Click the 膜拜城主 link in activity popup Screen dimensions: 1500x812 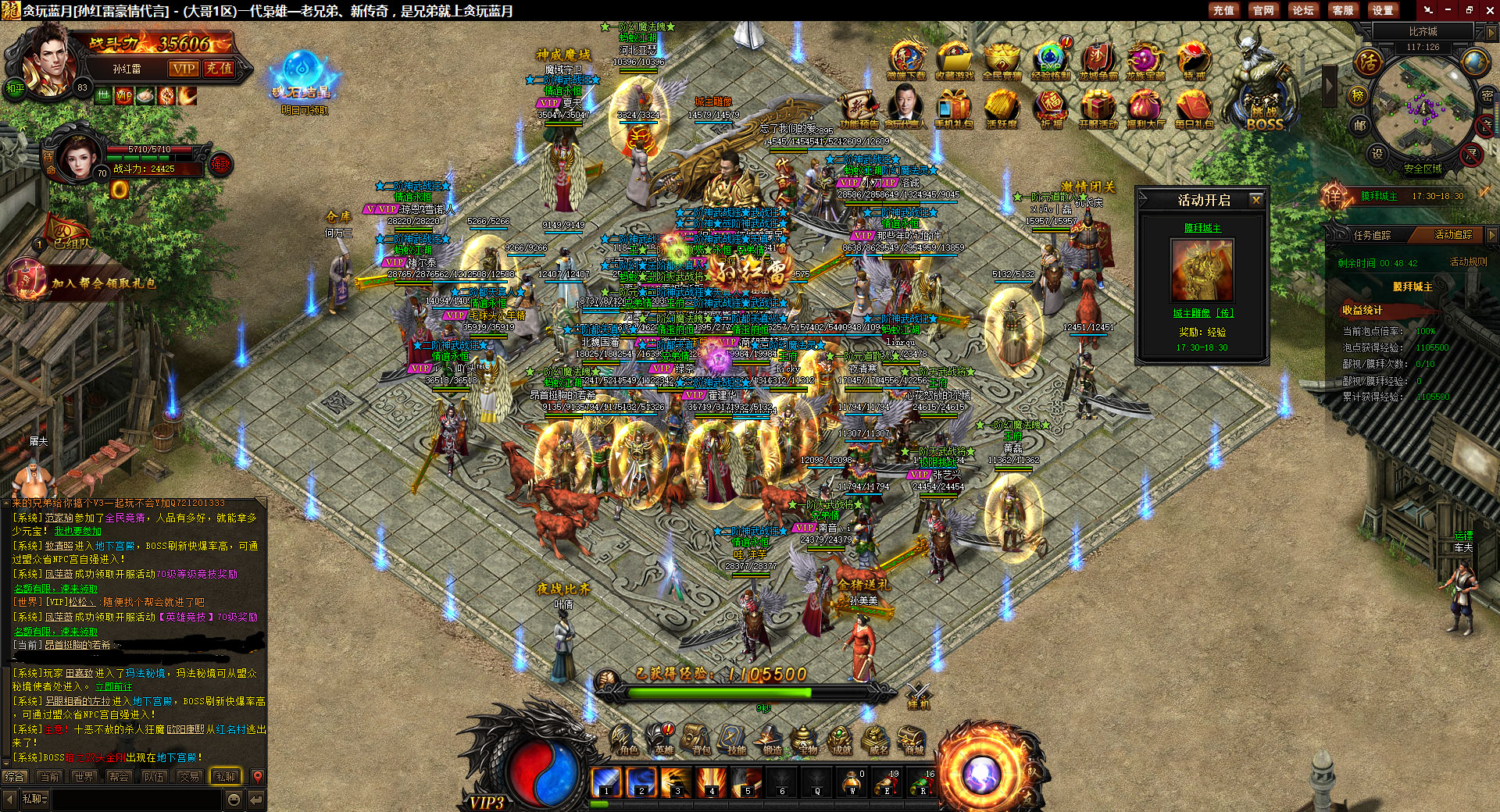(x=1202, y=228)
